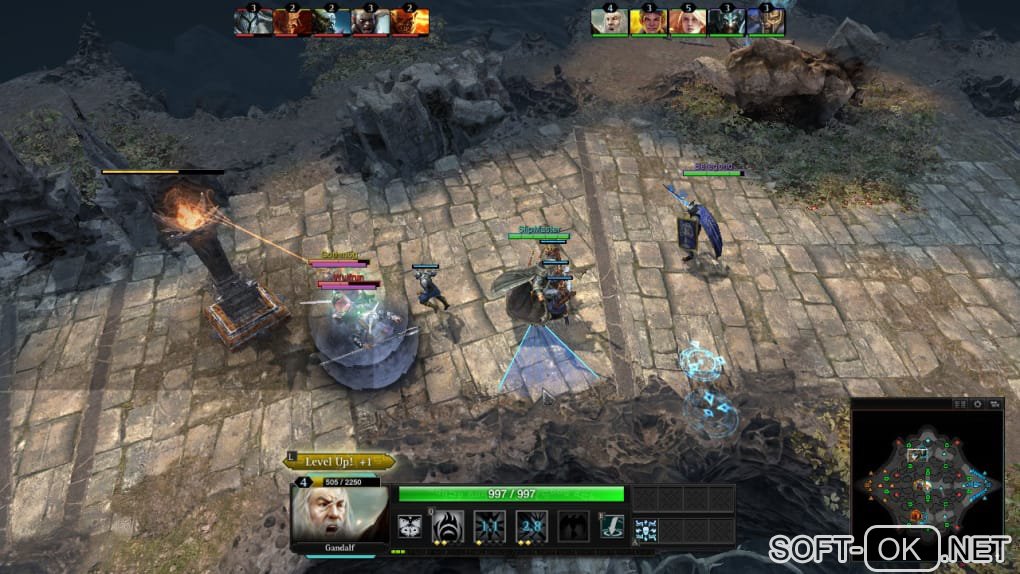Select the yellow-haired ally hero portrait
1020x574 pixels.
click(x=649, y=21)
